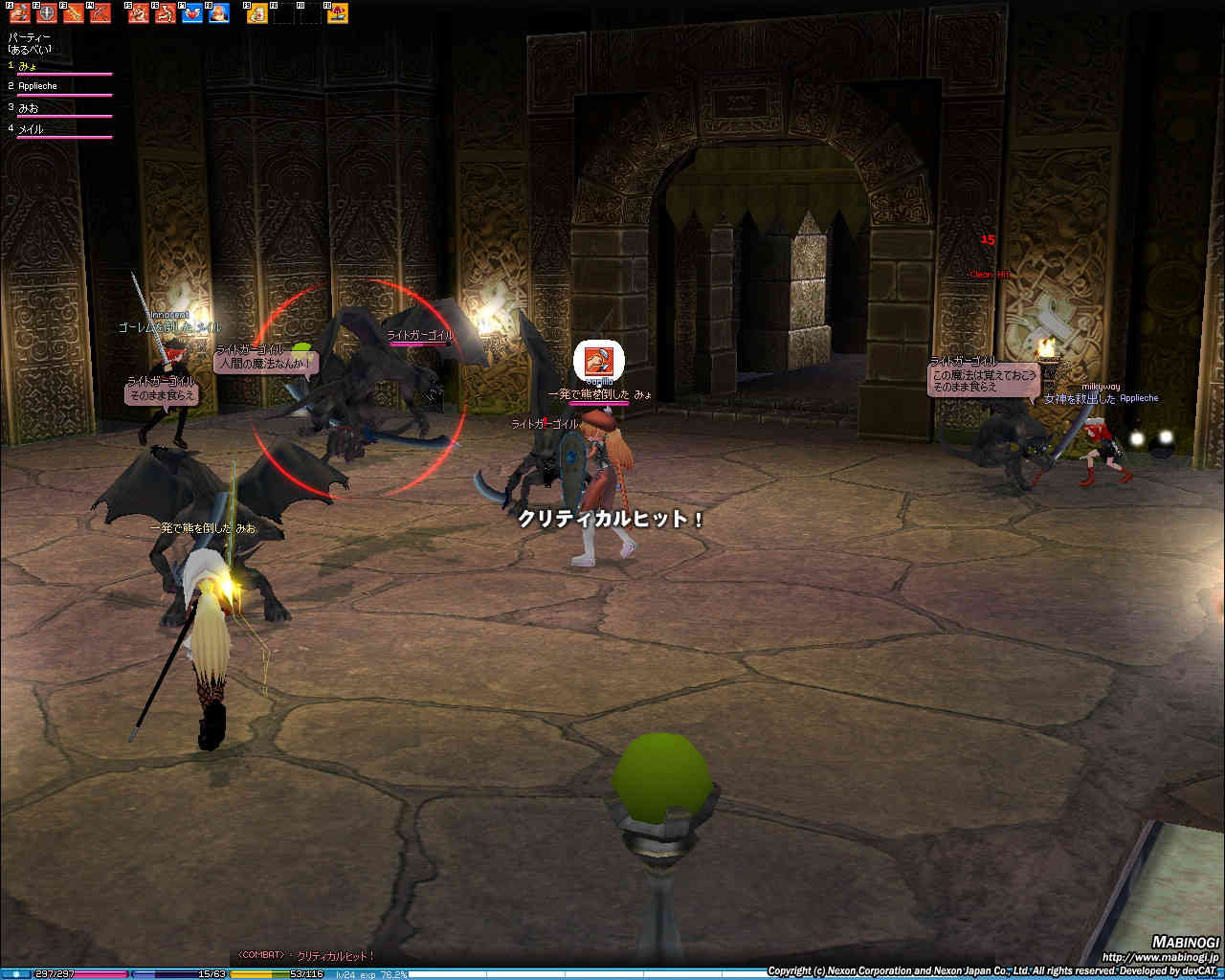1225x980 pixels.
Task: Trigger the F5 crouching fighter skill
Action: click(139, 12)
